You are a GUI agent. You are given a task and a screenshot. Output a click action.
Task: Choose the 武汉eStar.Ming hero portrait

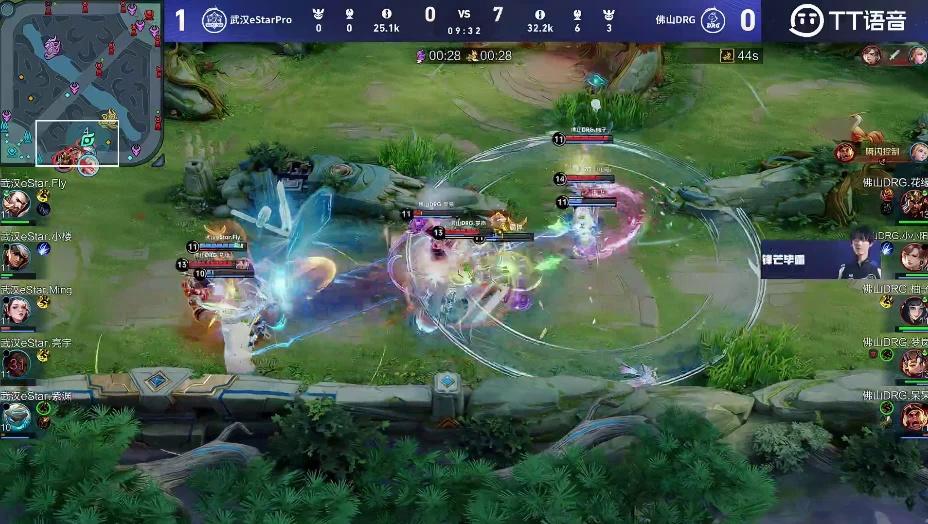tap(15, 310)
